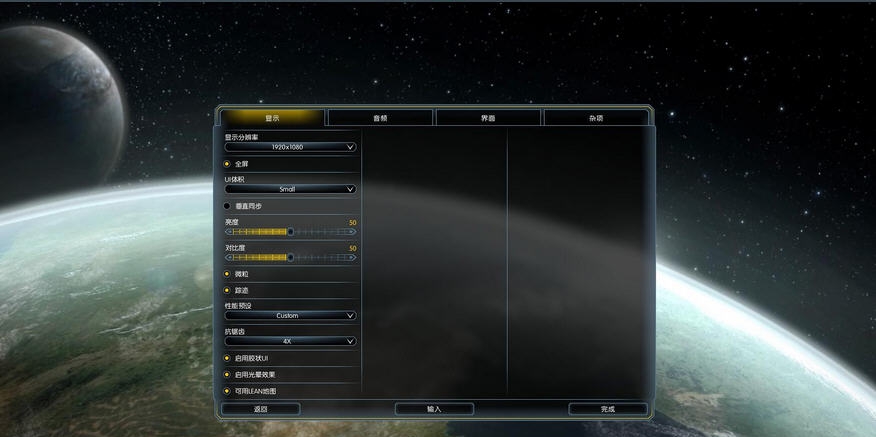
Task: Toggle the 踪迹 trails option
Action: coord(227,290)
